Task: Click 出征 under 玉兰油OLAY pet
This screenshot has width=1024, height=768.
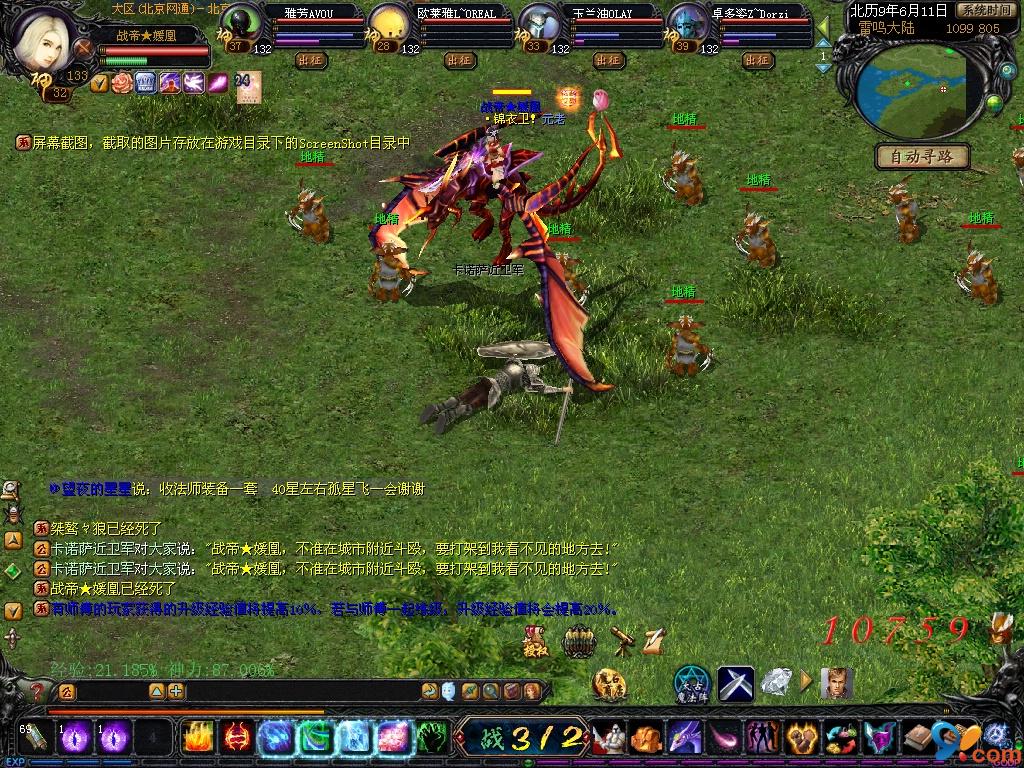Action: (x=608, y=60)
